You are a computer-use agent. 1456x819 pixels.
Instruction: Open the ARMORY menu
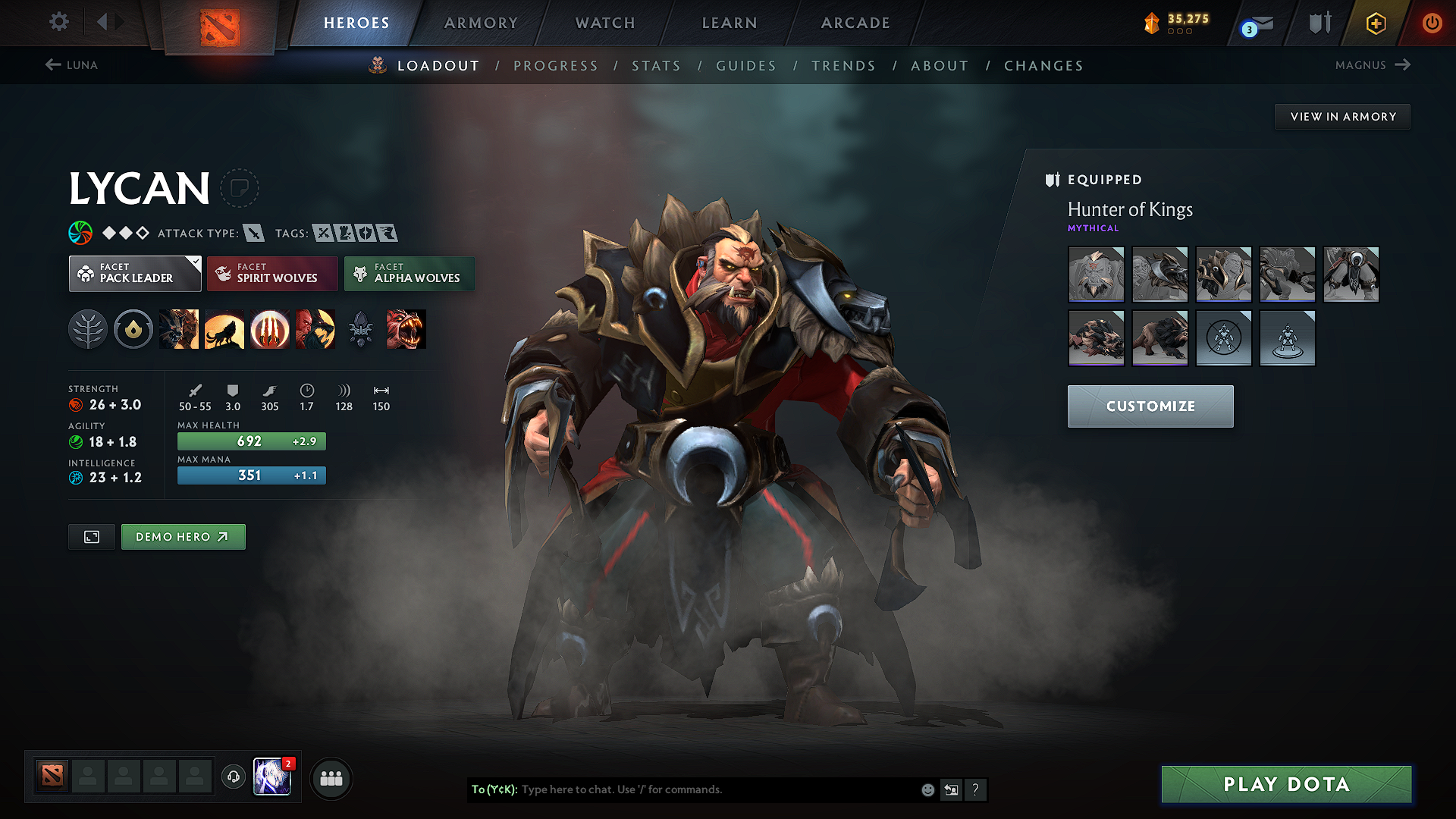(x=481, y=23)
